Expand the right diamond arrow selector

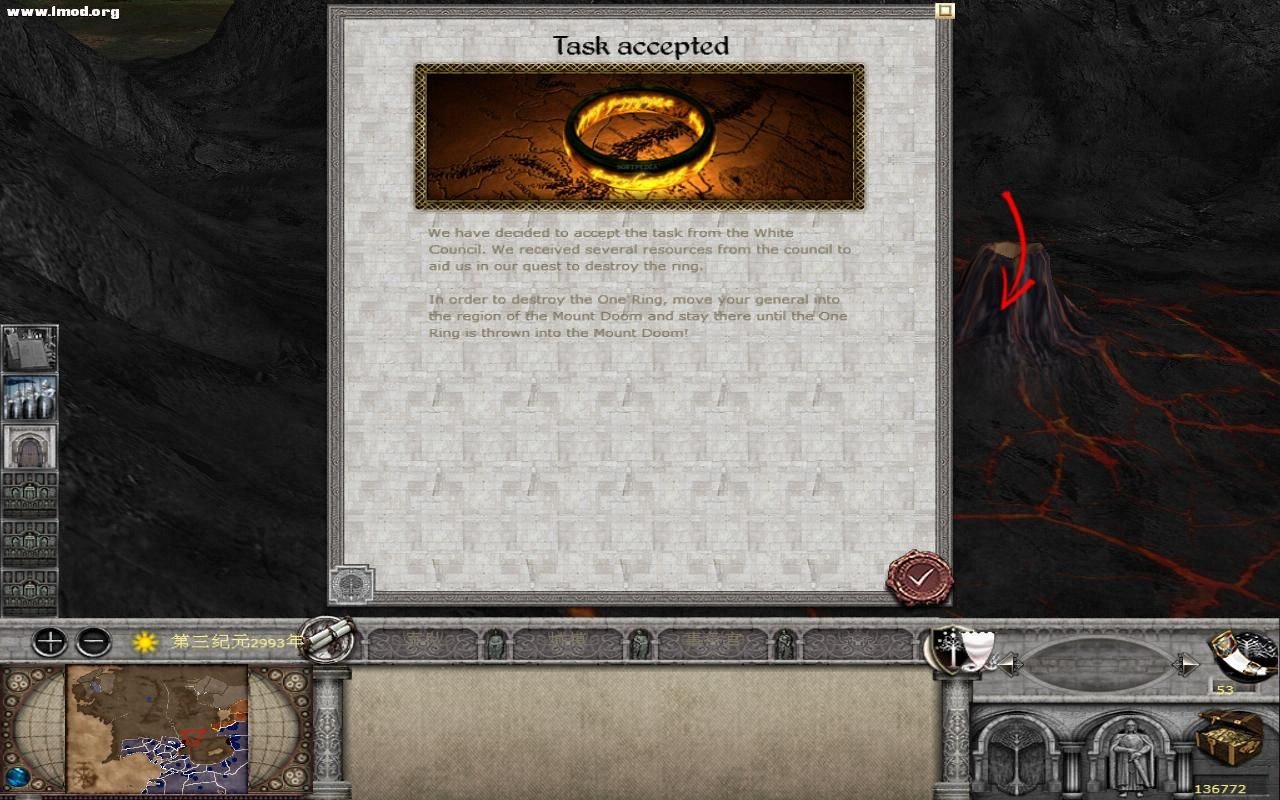coord(1186,663)
